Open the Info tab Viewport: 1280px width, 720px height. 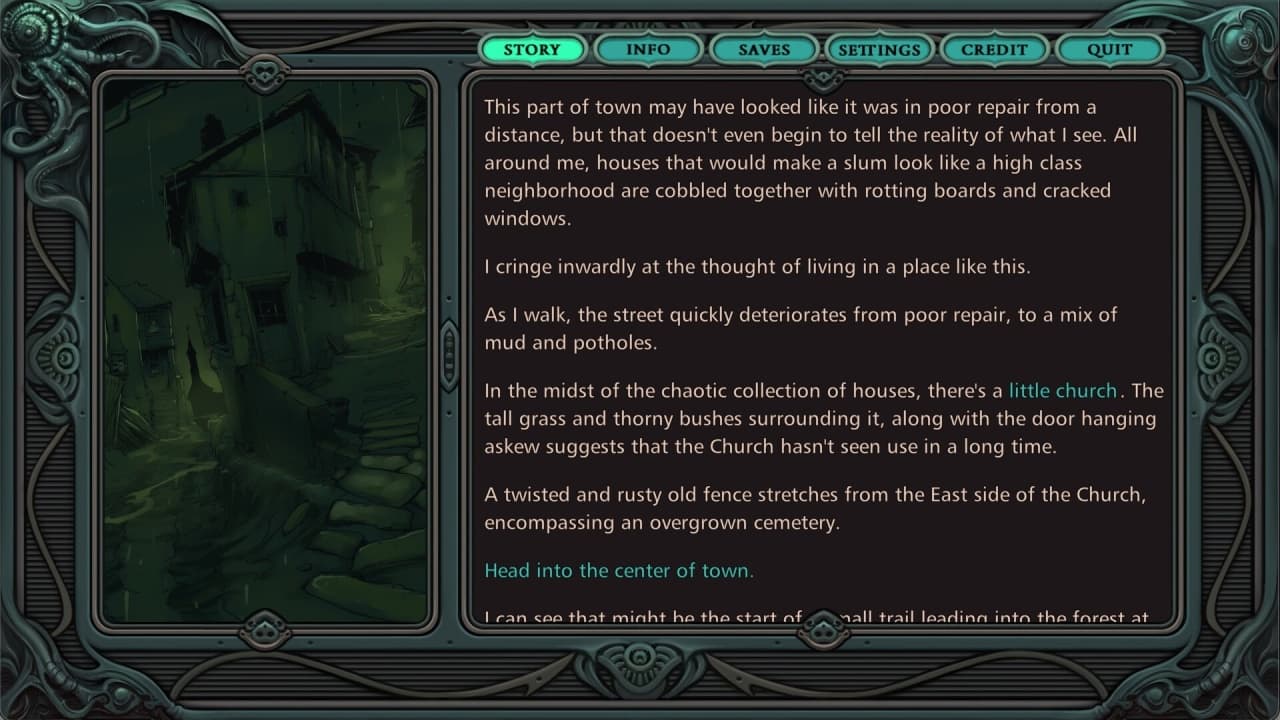coord(648,49)
